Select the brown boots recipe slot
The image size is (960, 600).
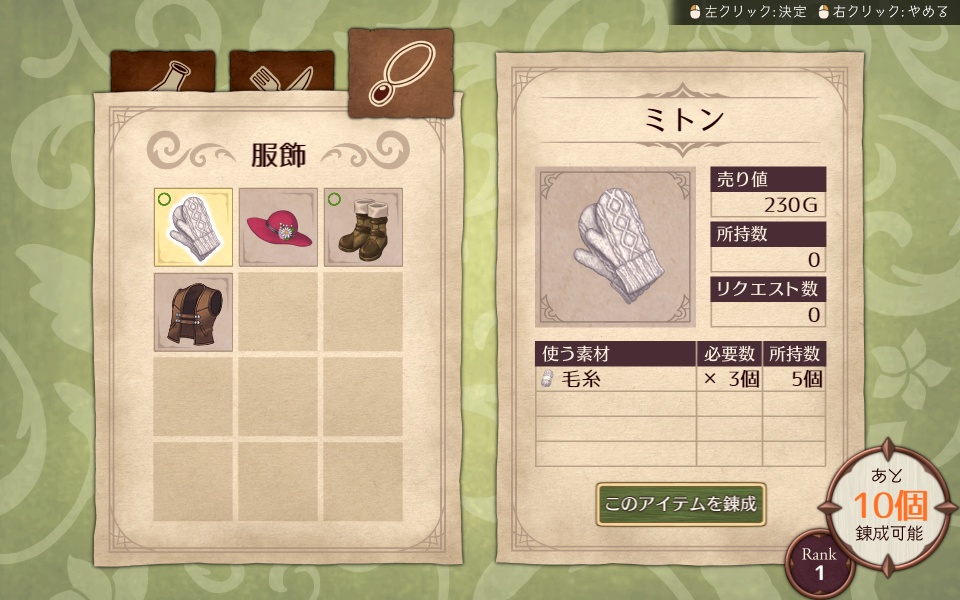coord(363,227)
